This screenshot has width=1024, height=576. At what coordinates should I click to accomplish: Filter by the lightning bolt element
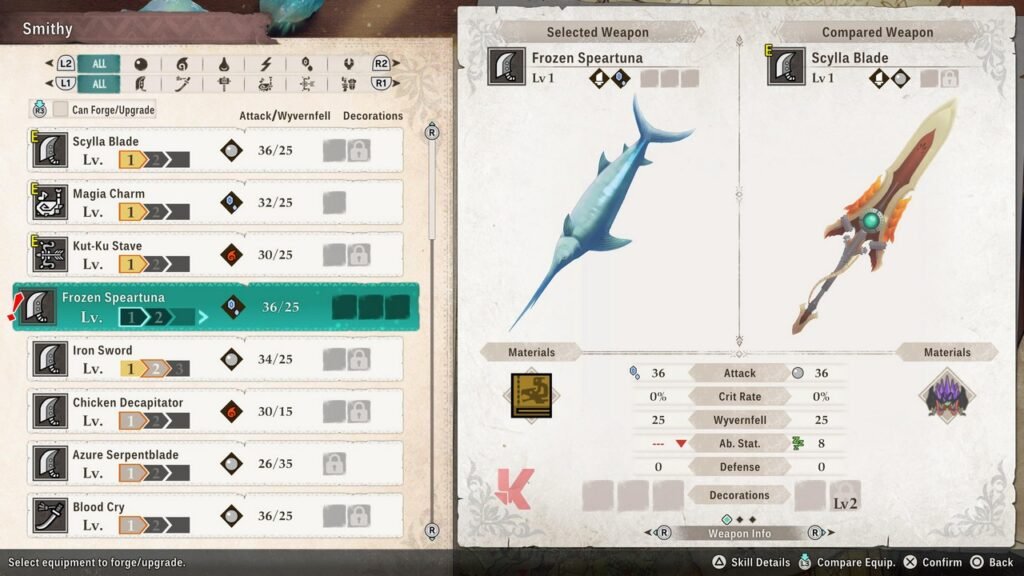click(265, 63)
